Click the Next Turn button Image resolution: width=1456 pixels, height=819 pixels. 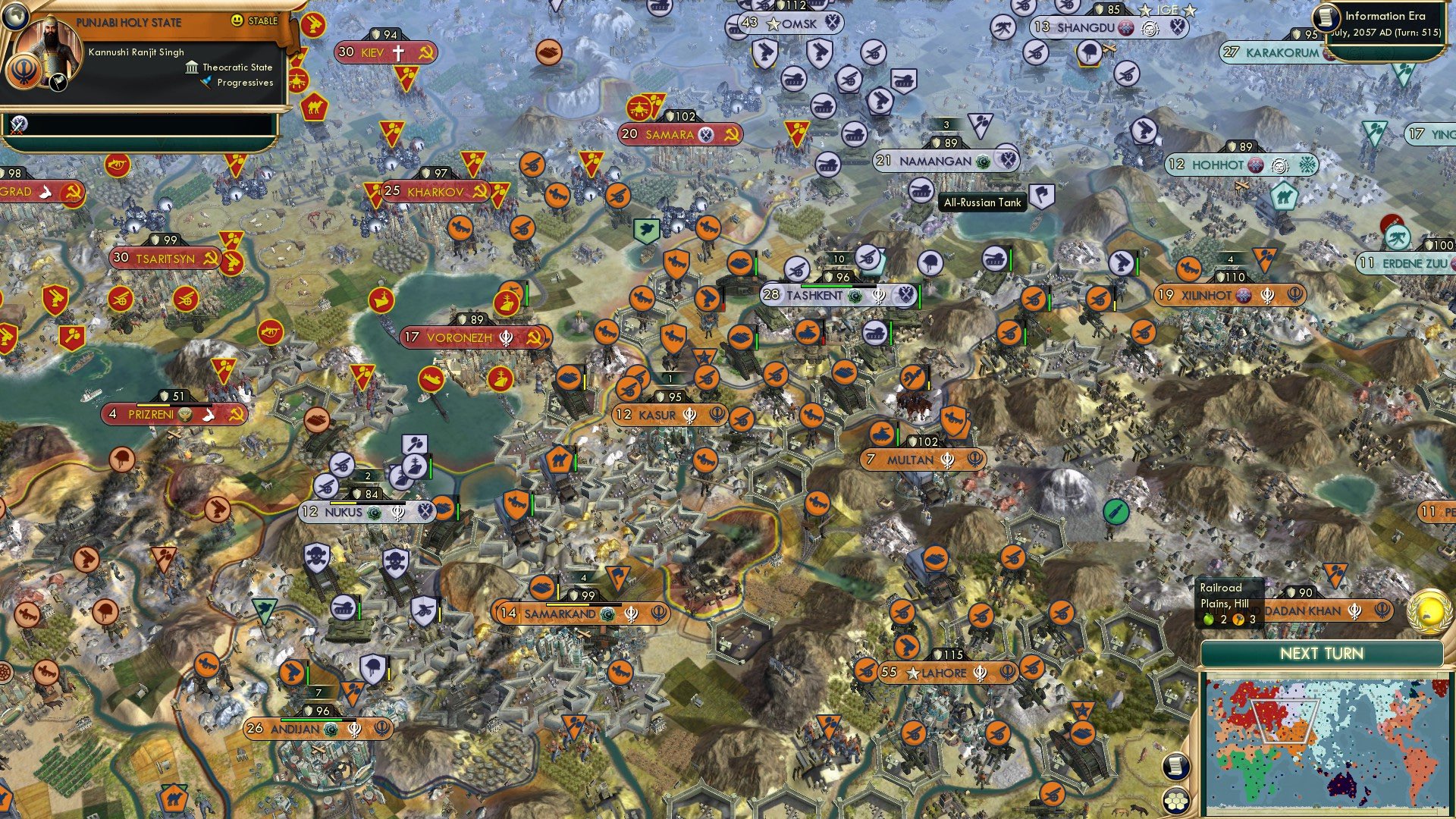coord(1323,652)
